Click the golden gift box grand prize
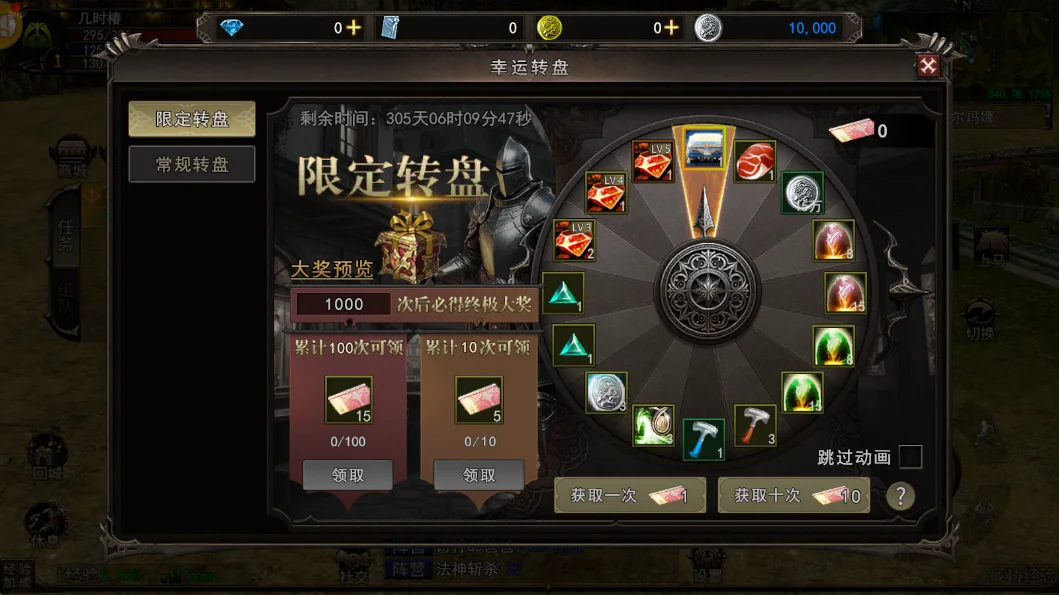The image size is (1059, 595). coord(408,241)
